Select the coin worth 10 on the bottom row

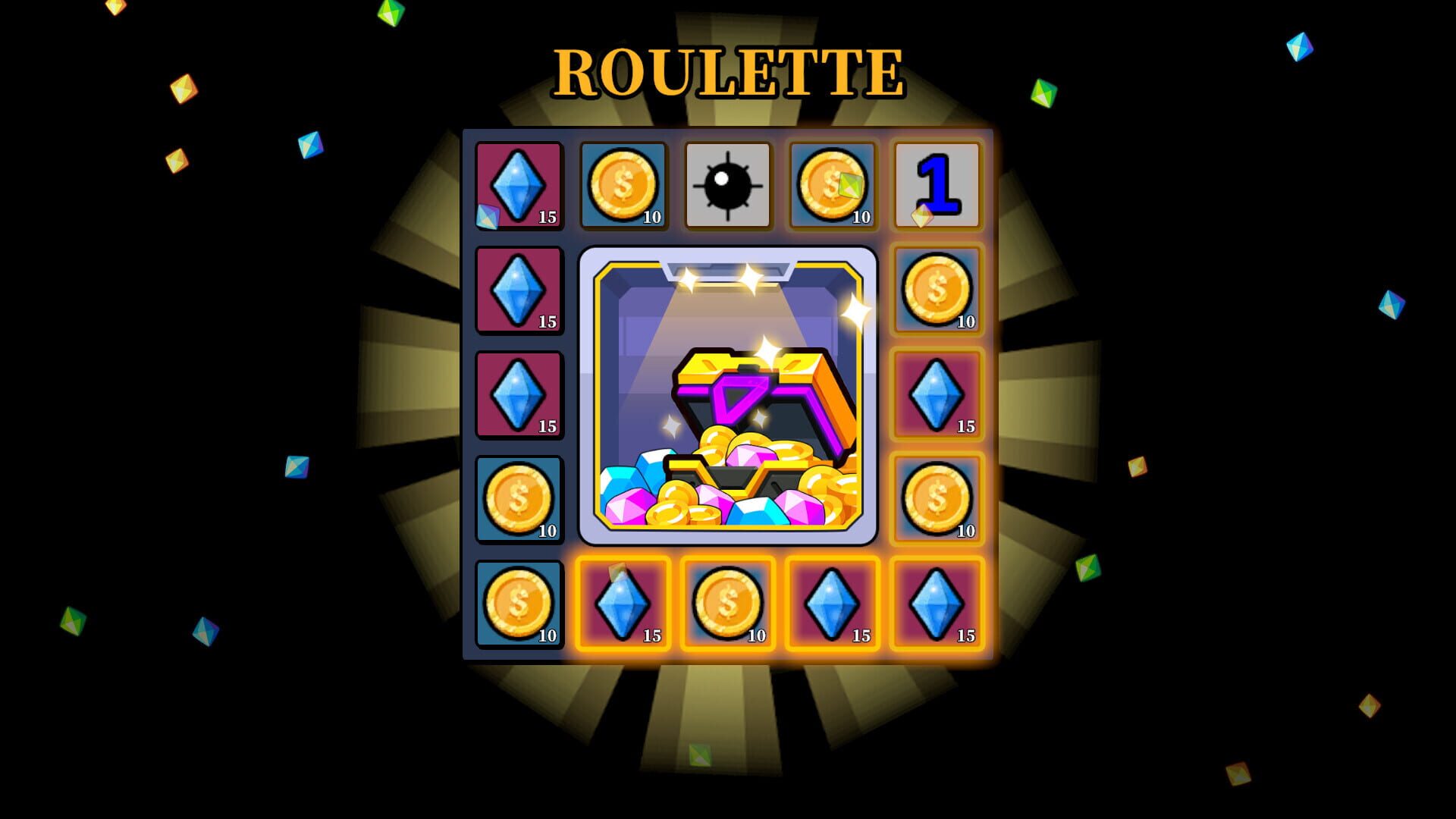pos(728,604)
